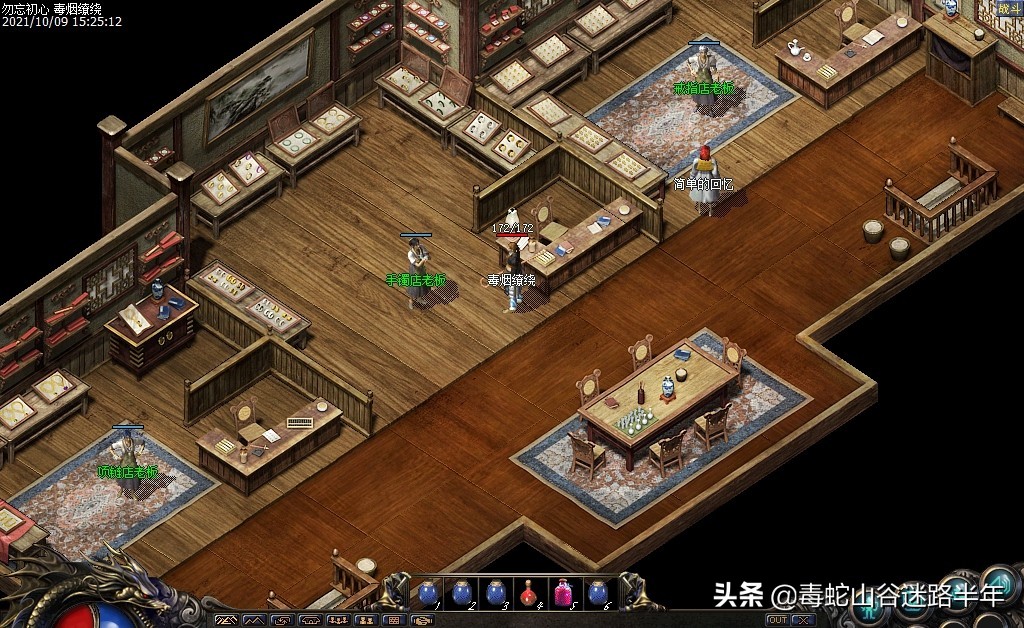The width and height of the screenshot is (1024, 628).
Task: Click the single mountain peak toolbar icon
Action: pyautogui.click(x=254, y=621)
